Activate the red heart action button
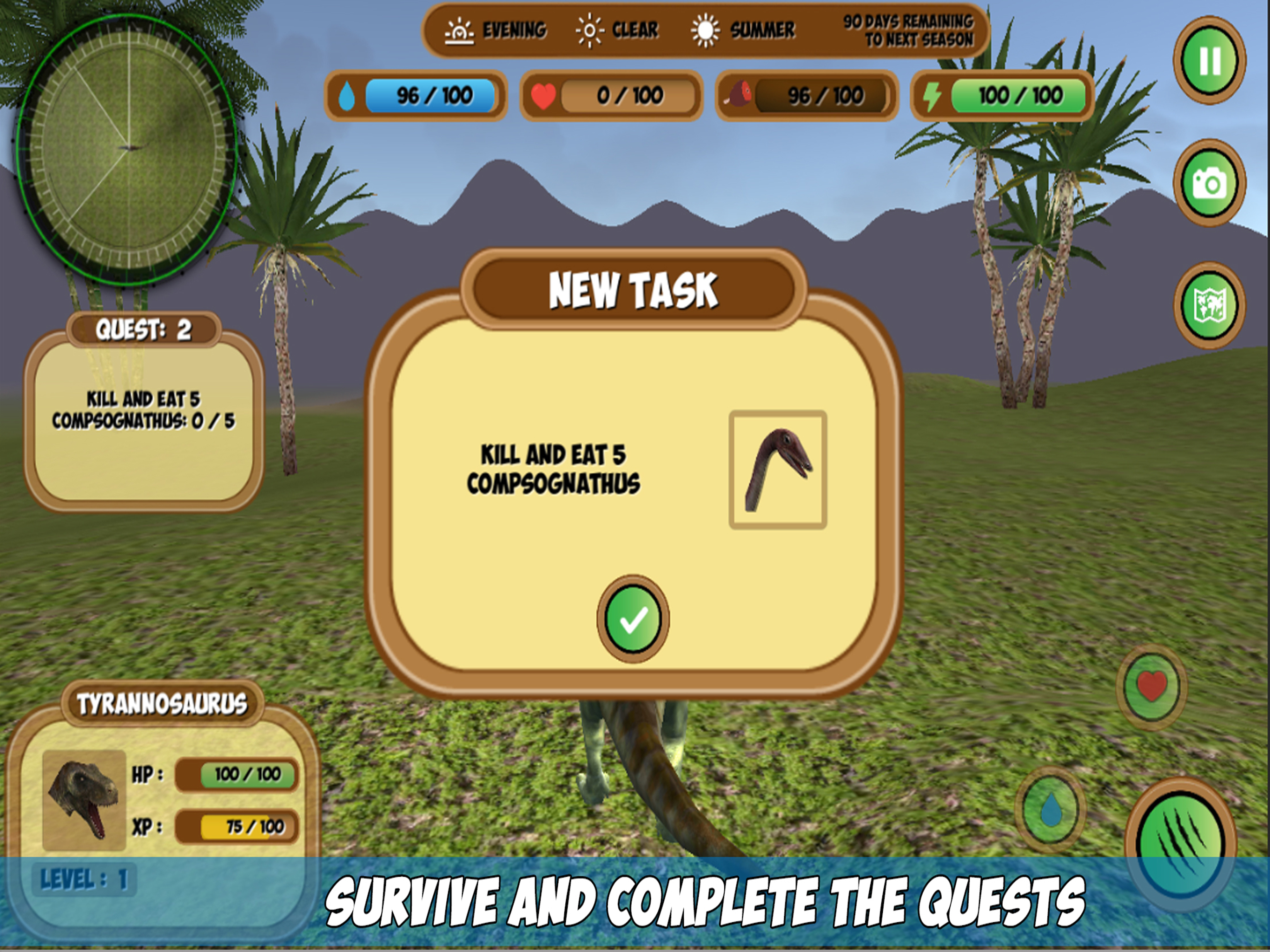The image size is (1270, 952). pyautogui.click(x=1151, y=687)
